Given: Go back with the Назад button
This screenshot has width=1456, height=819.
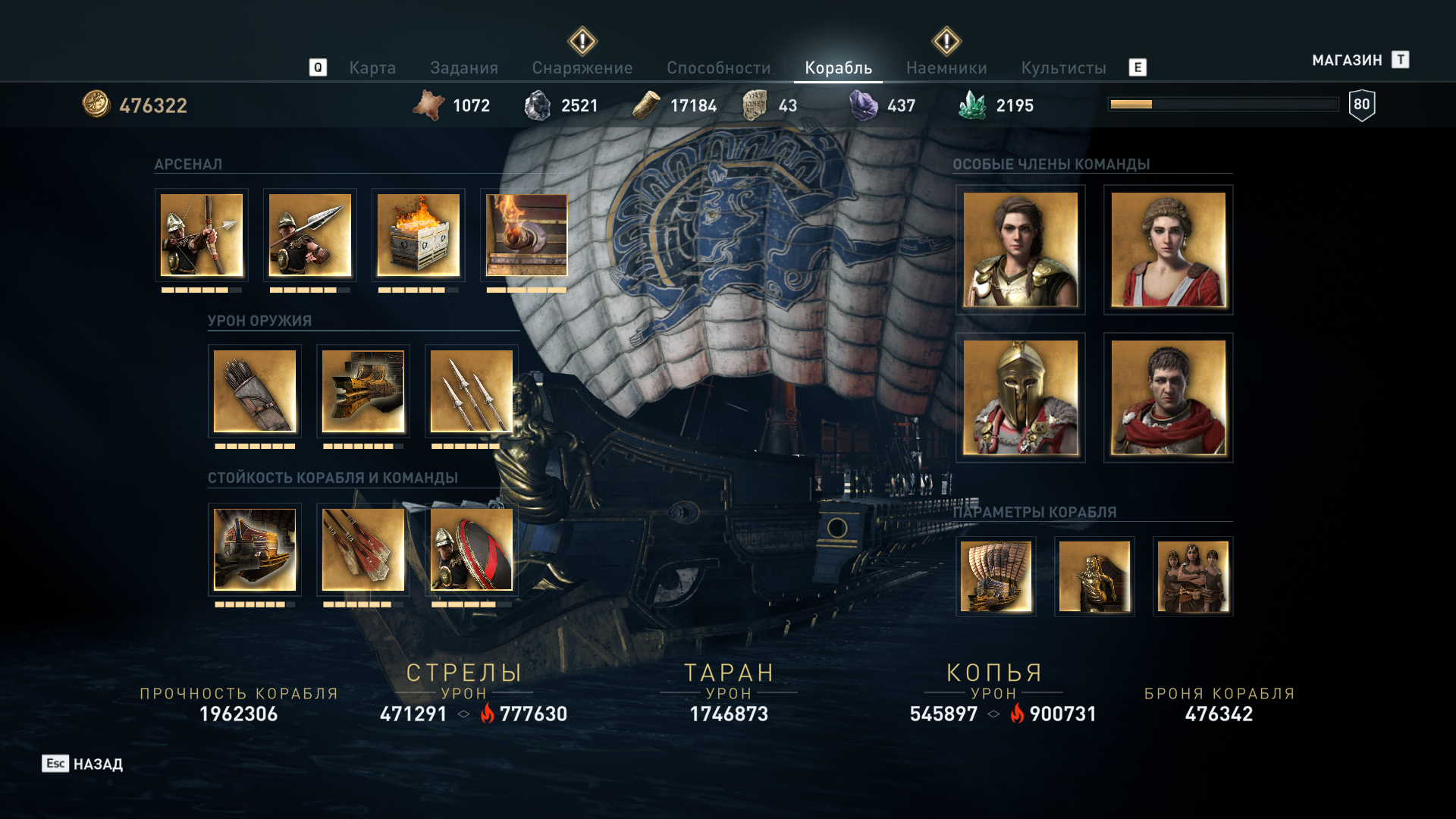Looking at the screenshot, I should pos(83,764).
